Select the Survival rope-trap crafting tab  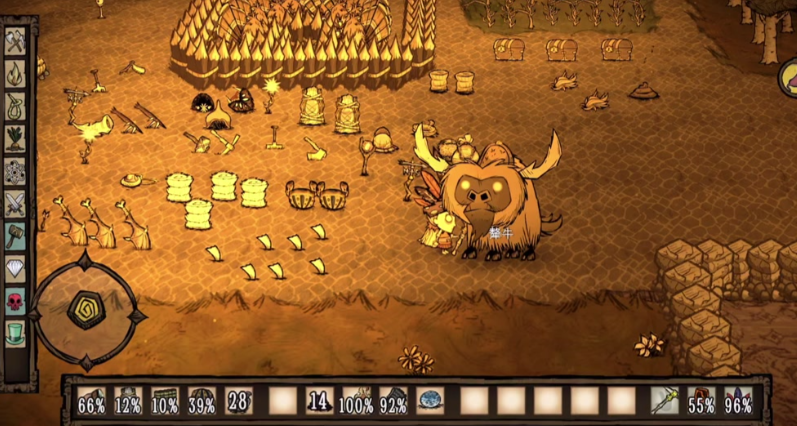tap(16, 106)
